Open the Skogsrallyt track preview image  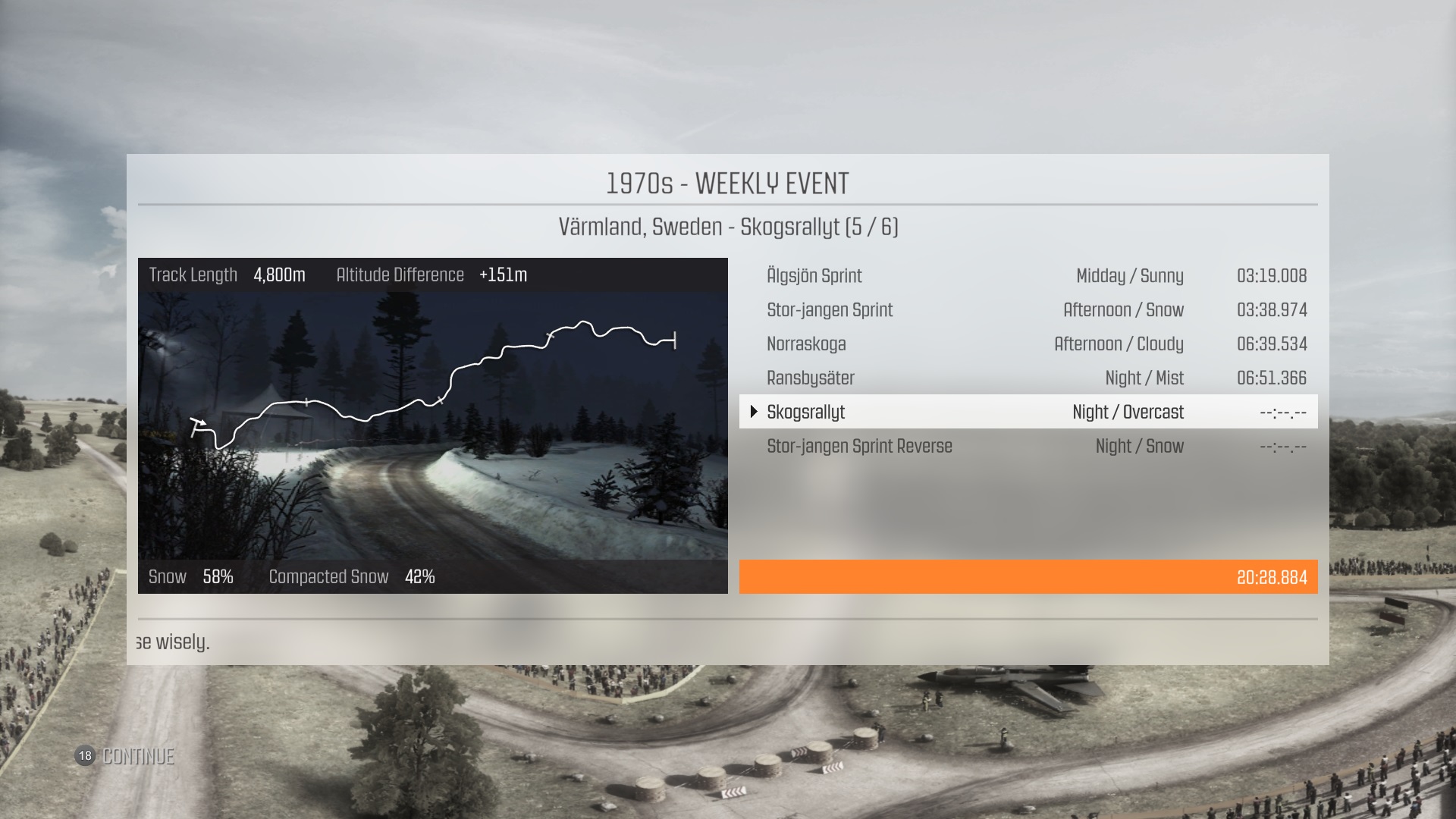pyautogui.click(x=432, y=426)
